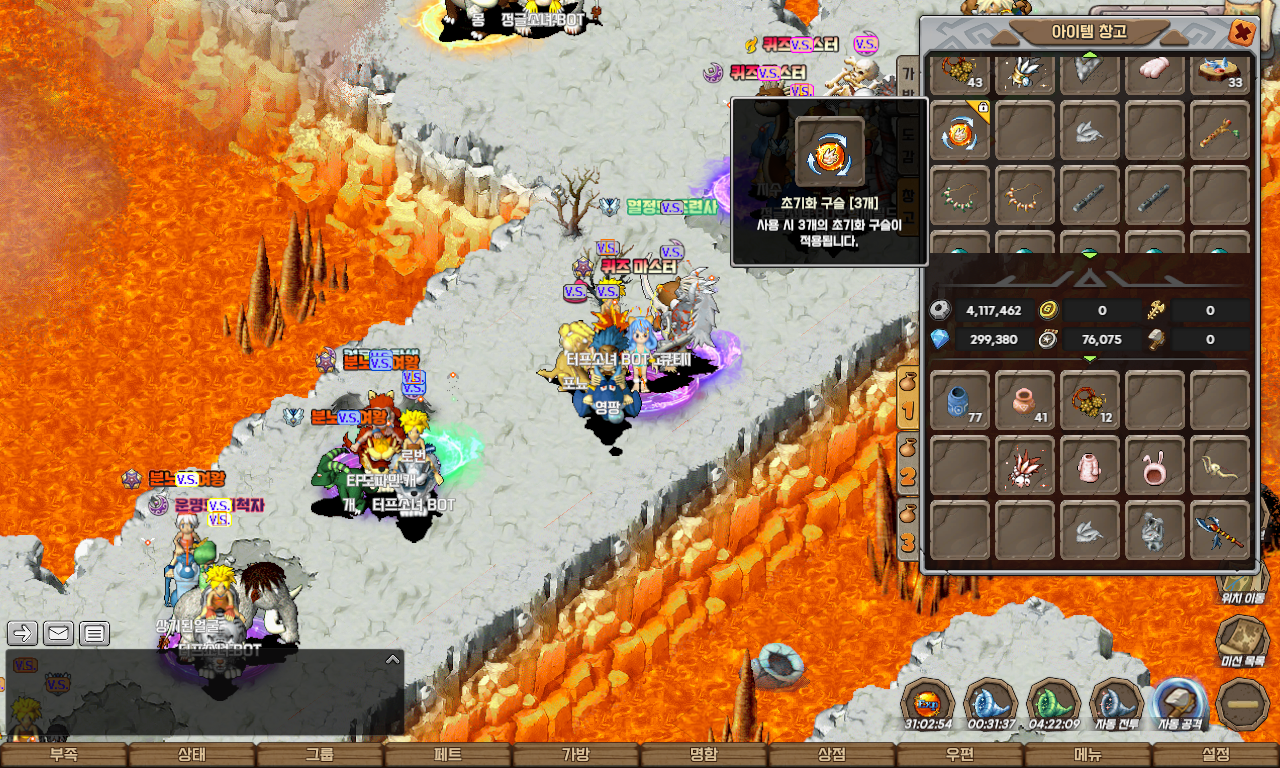Click the EXP boost buff icon

pyautogui.click(x=927, y=703)
